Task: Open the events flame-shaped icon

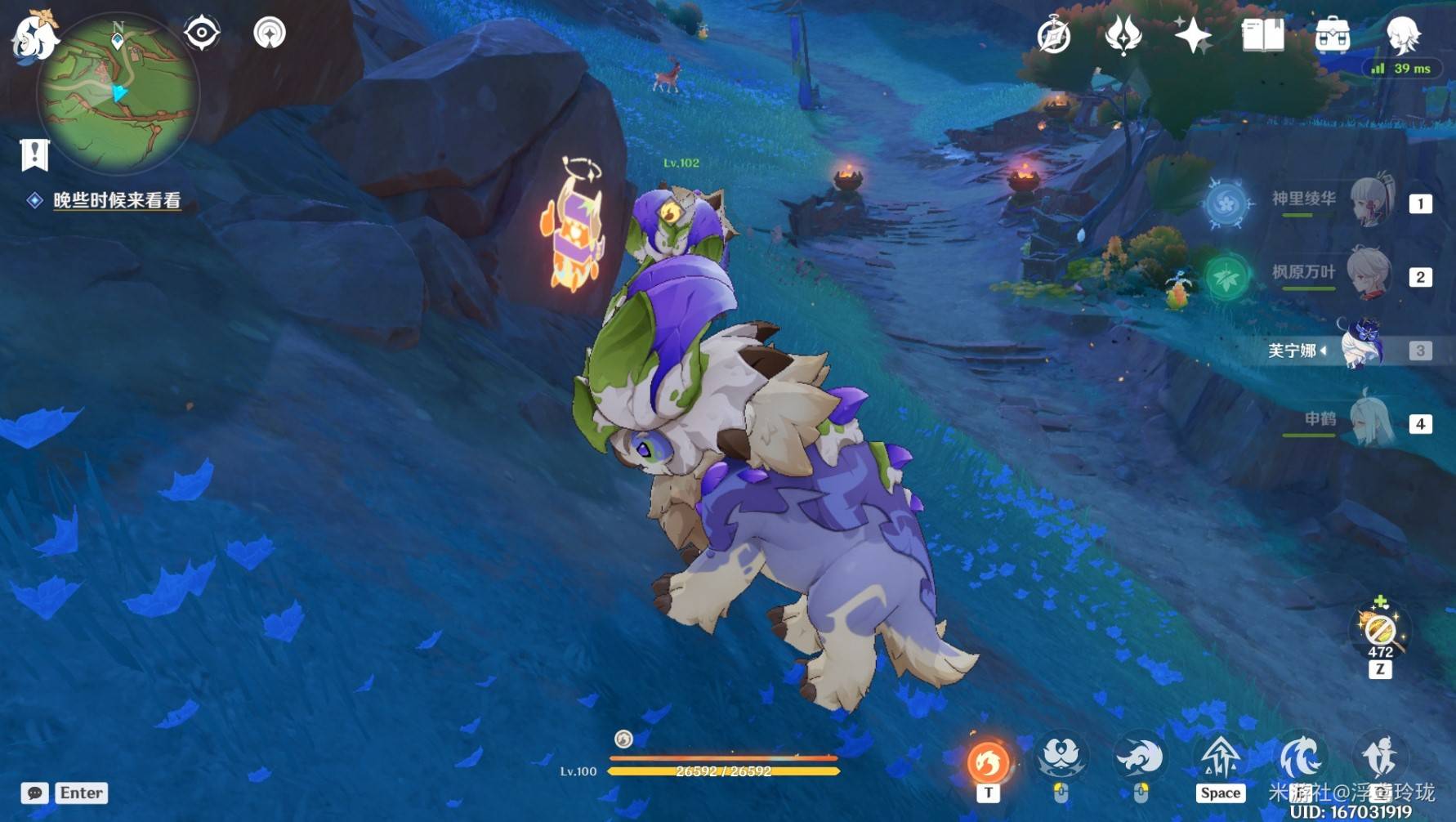Action: click(x=1123, y=36)
